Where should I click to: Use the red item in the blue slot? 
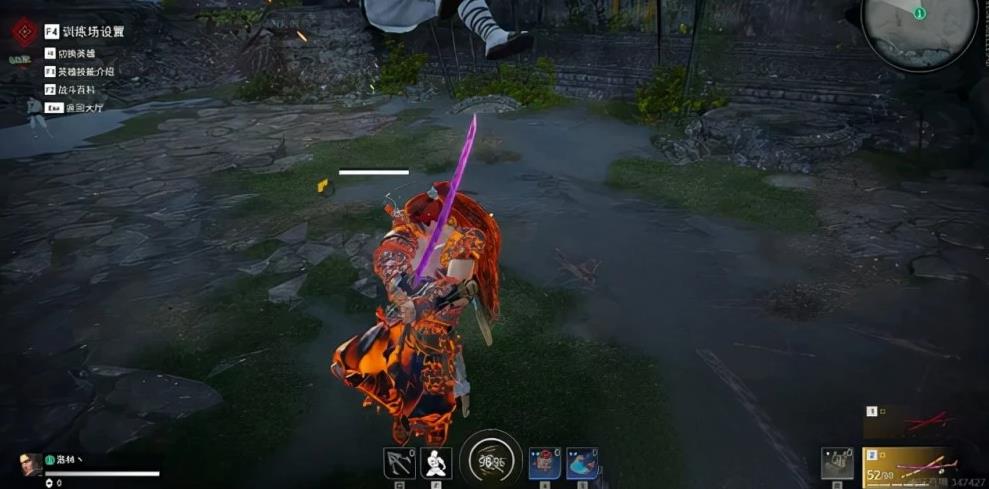coord(544,463)
